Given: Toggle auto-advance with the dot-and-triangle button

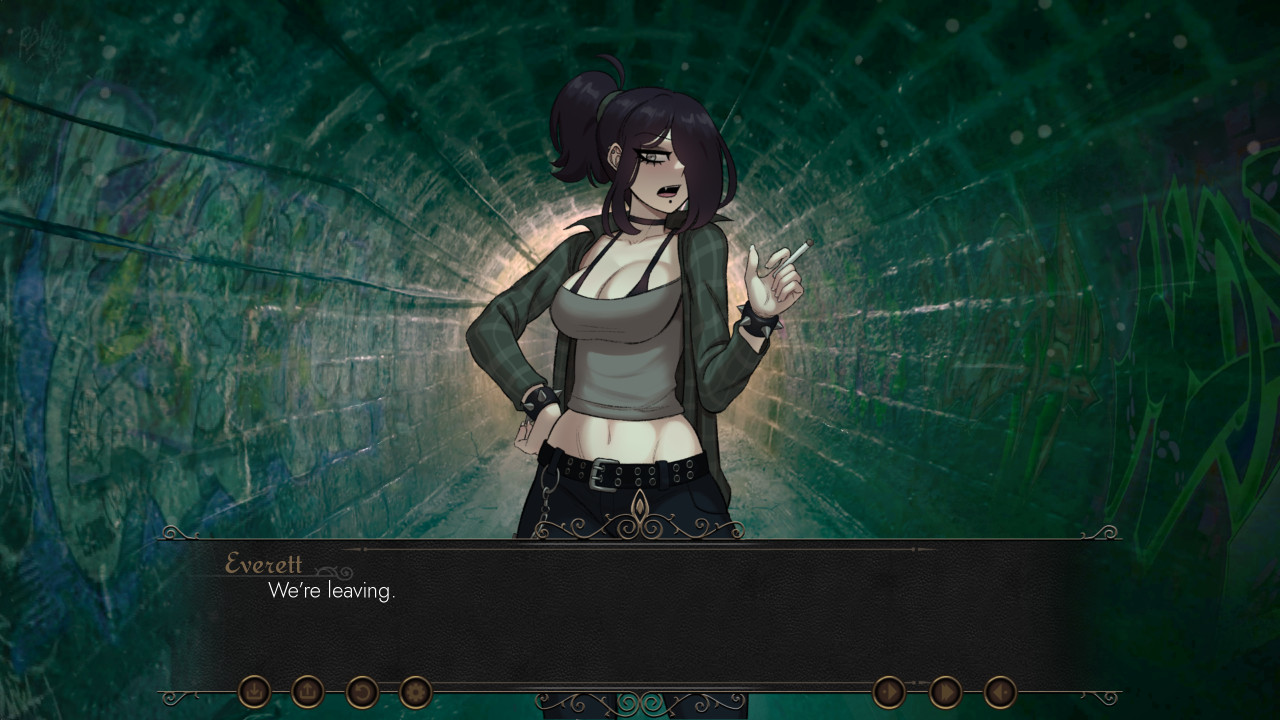Looking at the screenshot, I should tap(889, 692).
